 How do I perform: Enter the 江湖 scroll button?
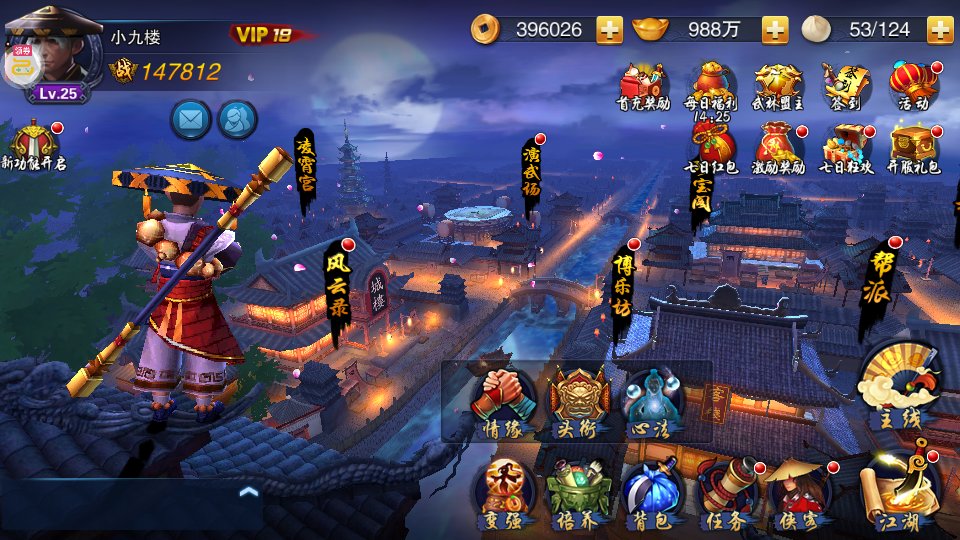[899, 489]
